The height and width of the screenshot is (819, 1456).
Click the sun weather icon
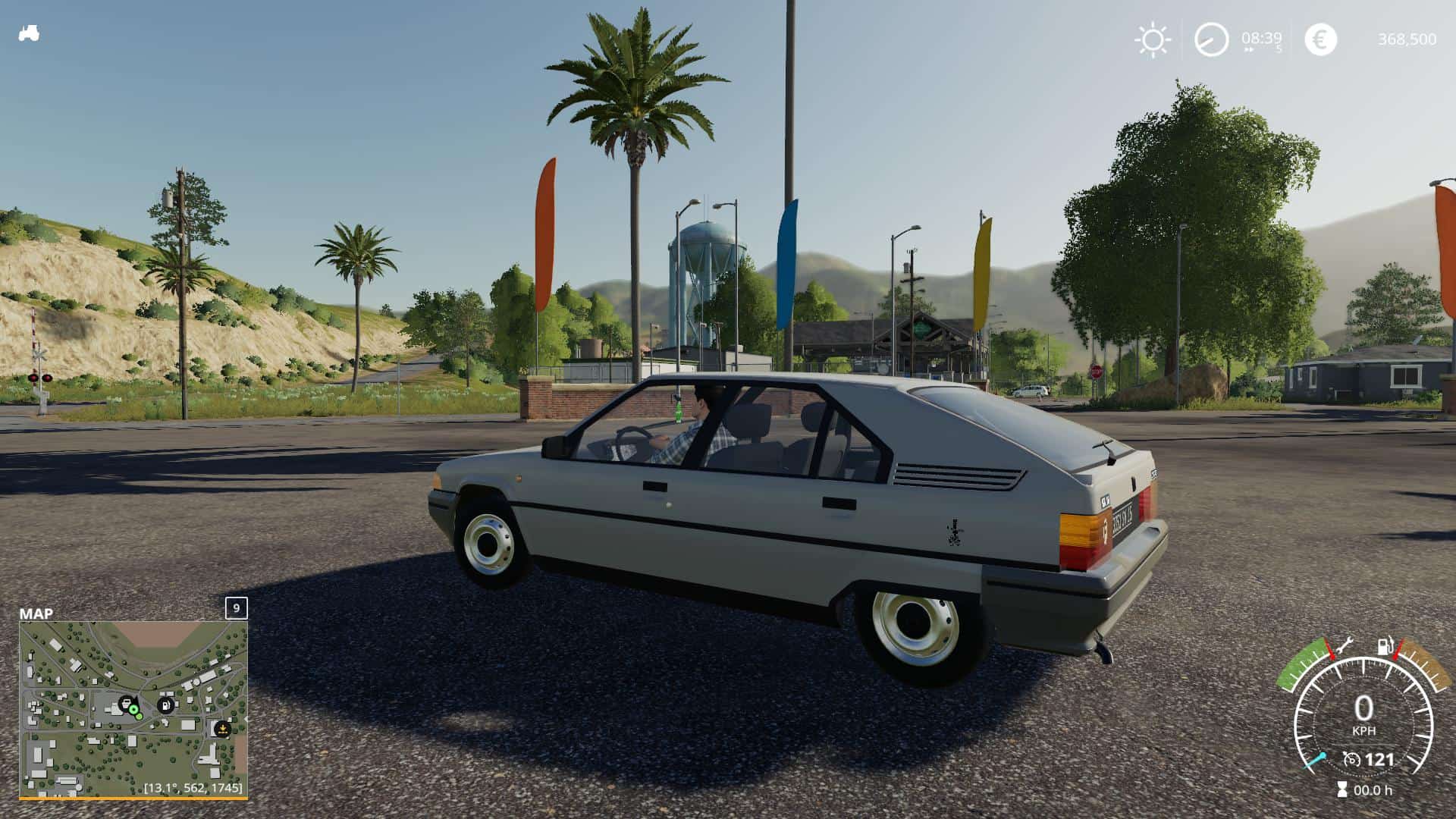1153,40
